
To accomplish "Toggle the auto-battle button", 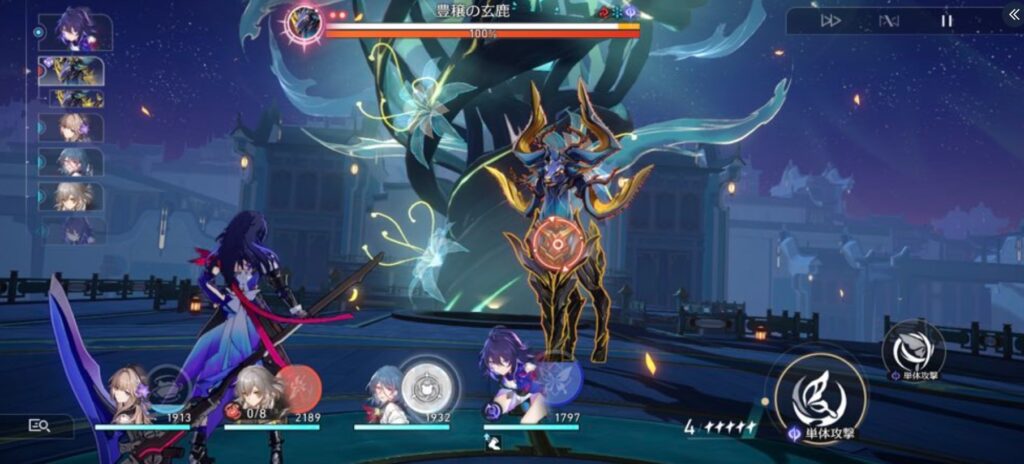I will coord(888,20).
